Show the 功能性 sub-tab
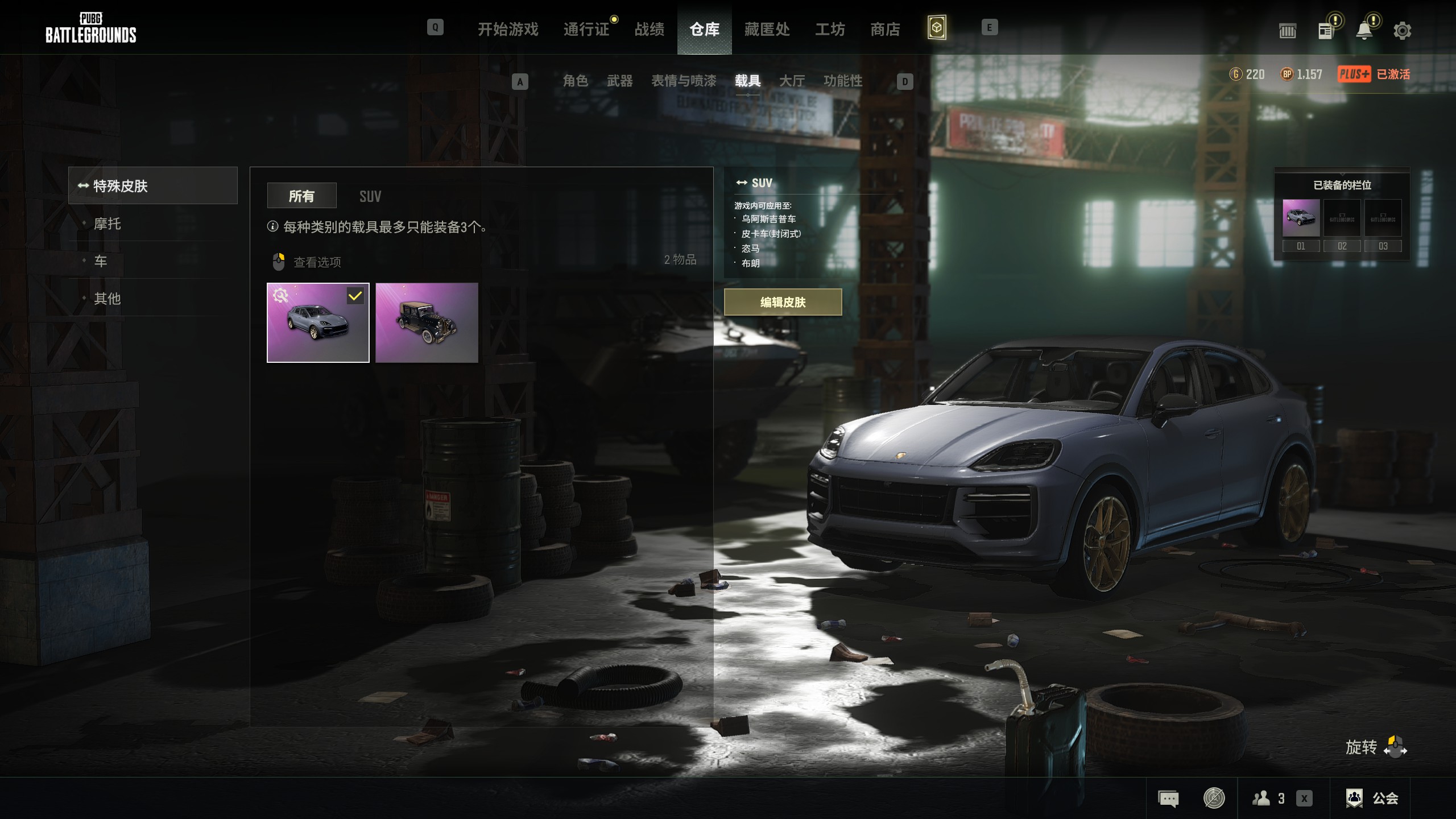1456x819 pixels. click(x=842, y=81)
